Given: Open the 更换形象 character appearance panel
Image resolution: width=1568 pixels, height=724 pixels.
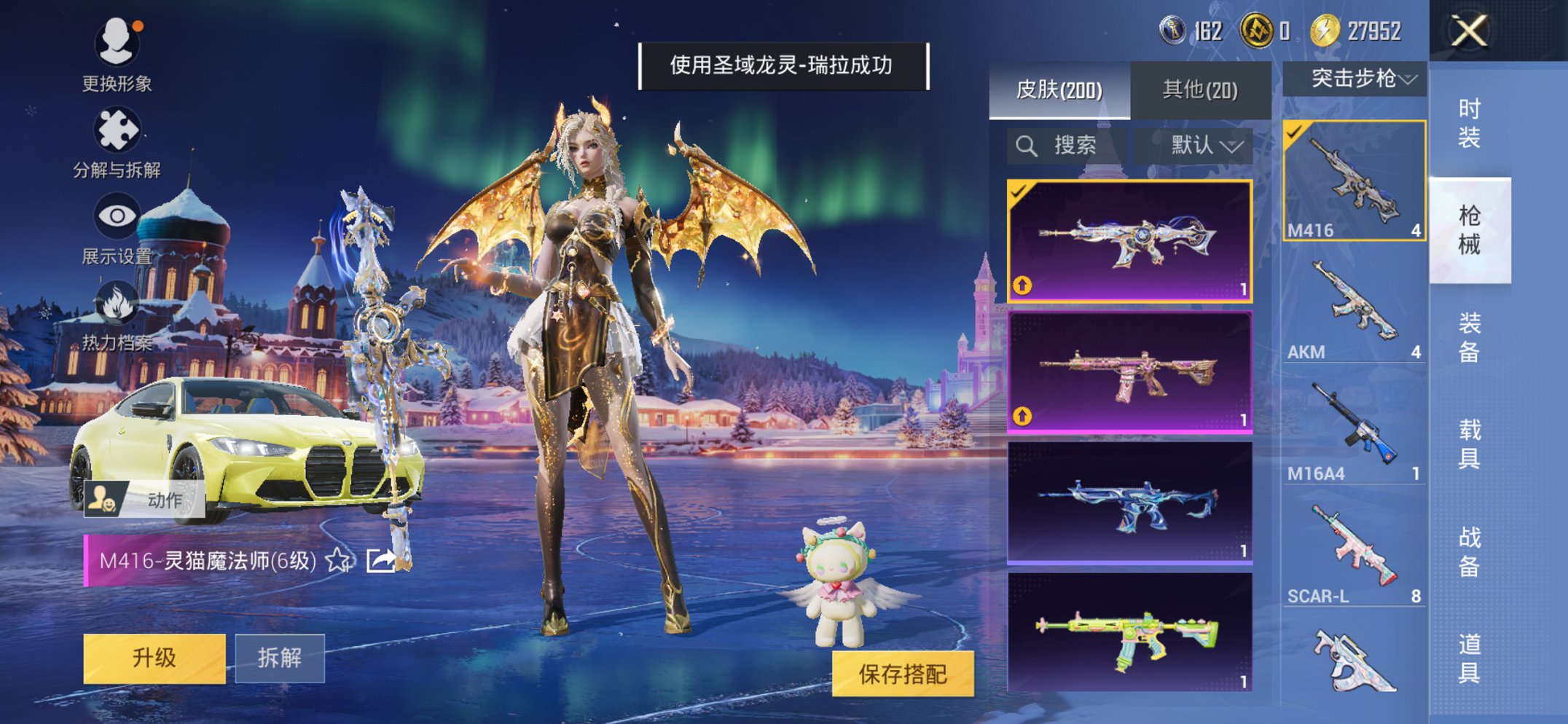Looking at the screenshot, I should (x=117, y=44).
